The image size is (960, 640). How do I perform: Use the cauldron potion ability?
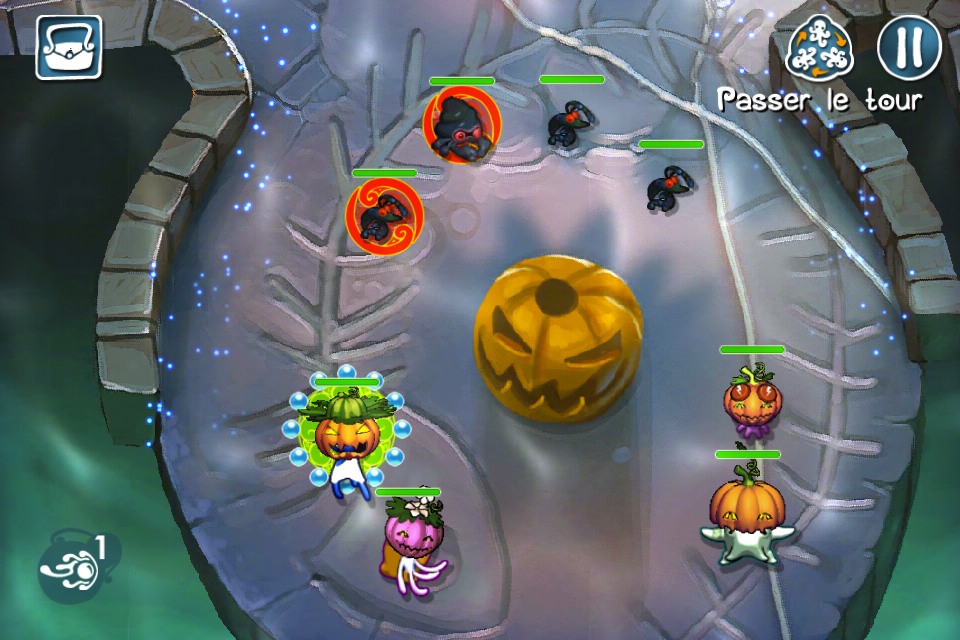(72, 567)
